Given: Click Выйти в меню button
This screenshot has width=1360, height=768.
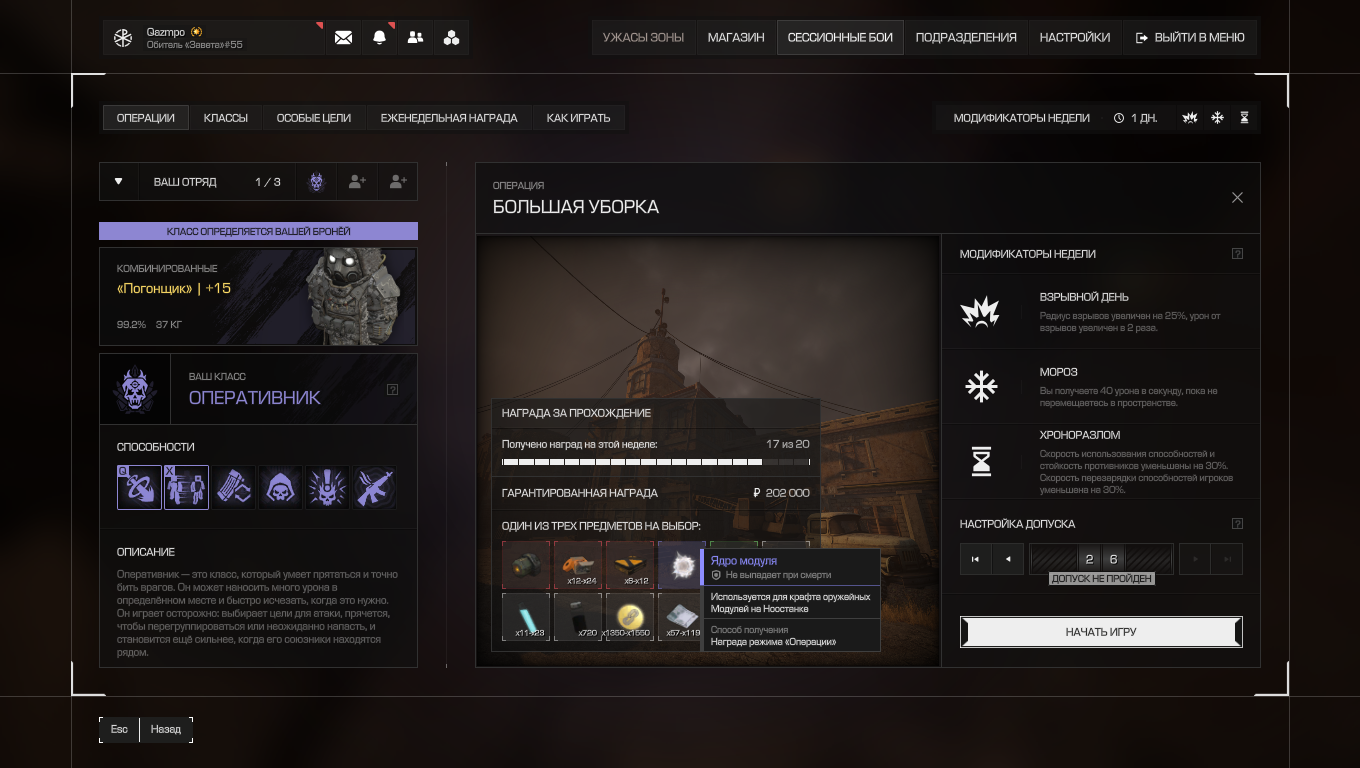Looking at the screenshot, I should pyautogui.click(x=1190, y=38).
